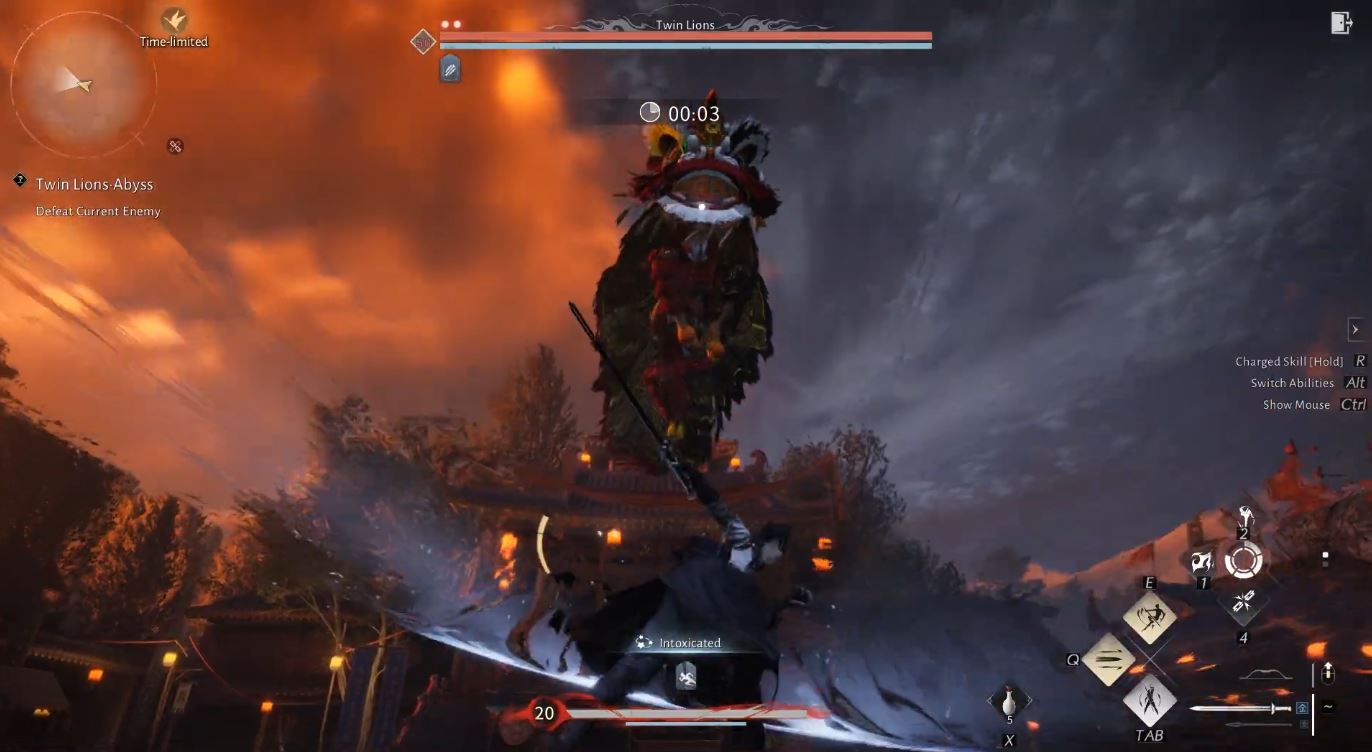Select the small icon below the minimap
1372x752 pixels.
[175, 146]
